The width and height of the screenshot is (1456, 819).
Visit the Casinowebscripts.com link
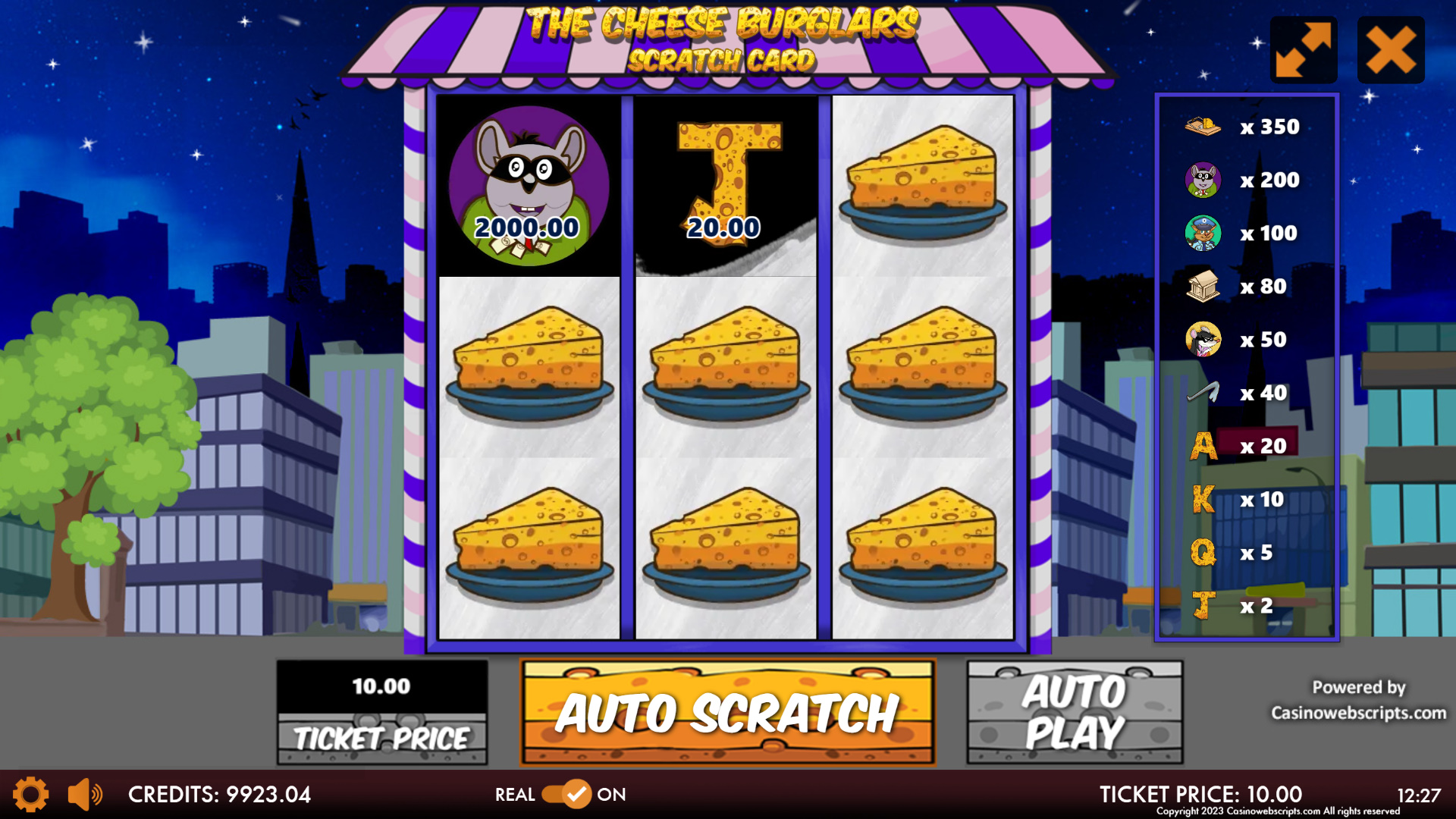(x=1358, y=713)
